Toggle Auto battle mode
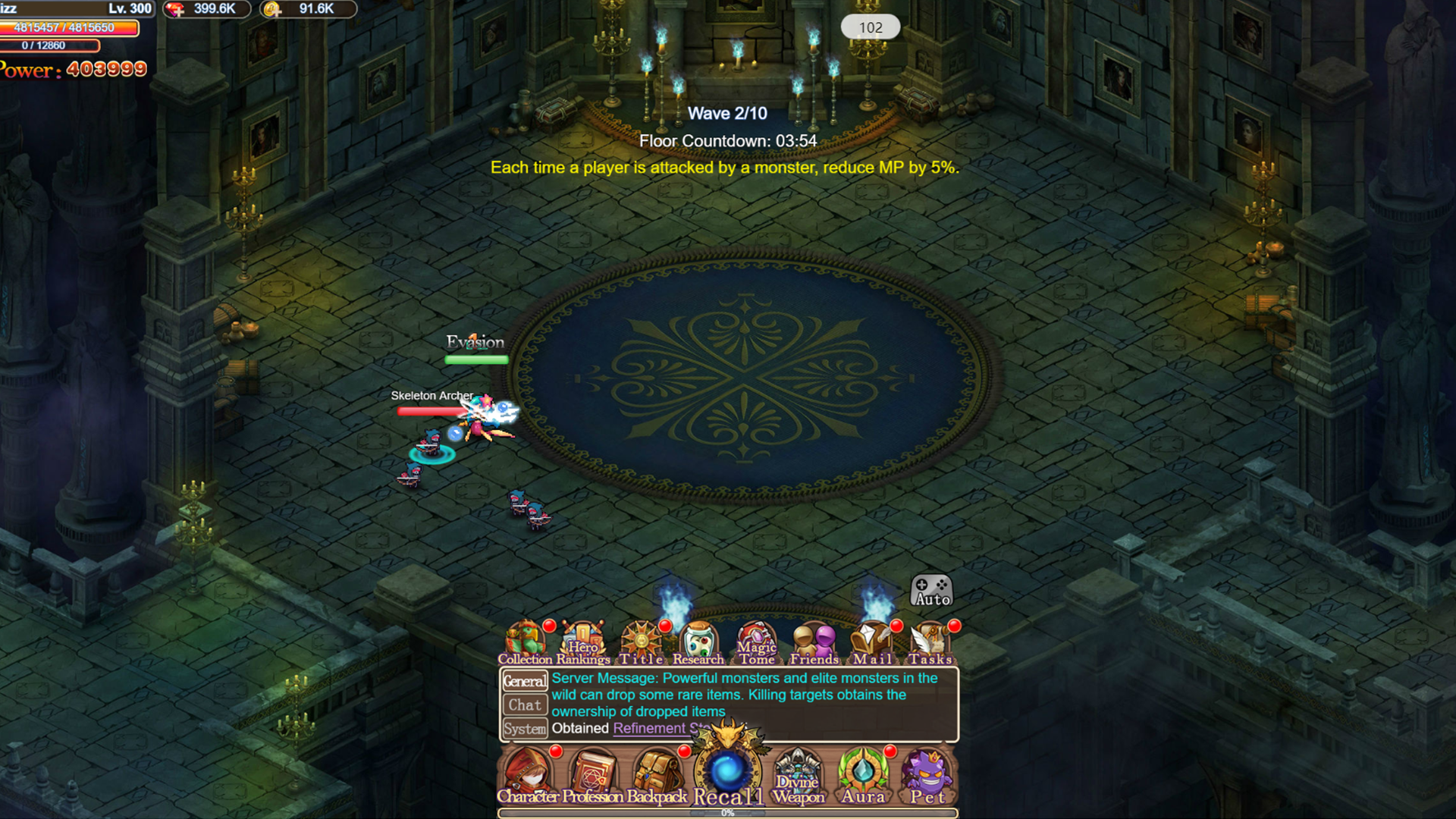This screenshot has height=819, width=1456. point(931,588)
